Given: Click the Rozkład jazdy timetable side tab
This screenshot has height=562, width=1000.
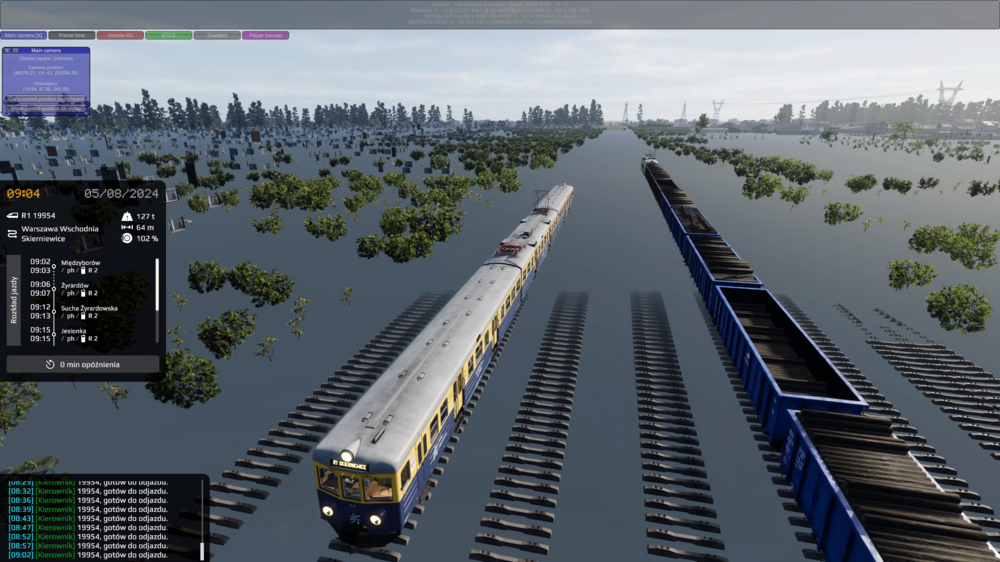Looking at the screenshot, I should coord(14,299).
